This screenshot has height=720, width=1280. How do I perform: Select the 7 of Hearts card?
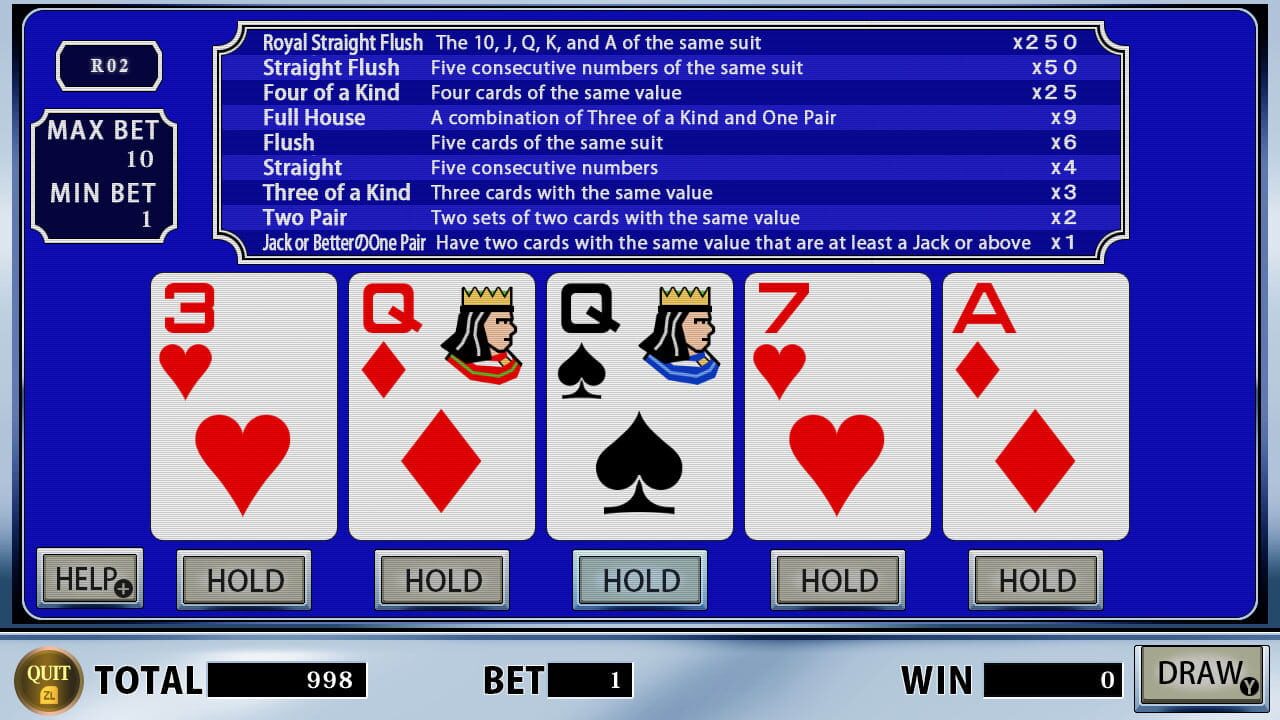[x=837, y=405]
